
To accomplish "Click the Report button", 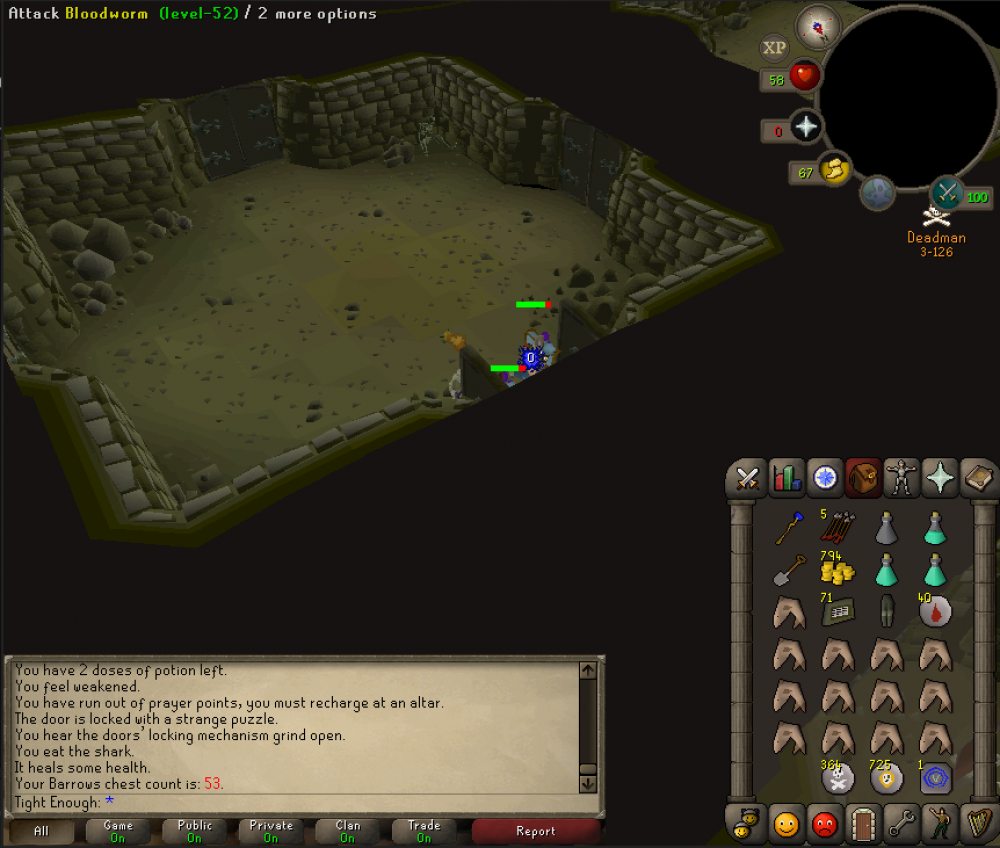I will coord(536,830).
